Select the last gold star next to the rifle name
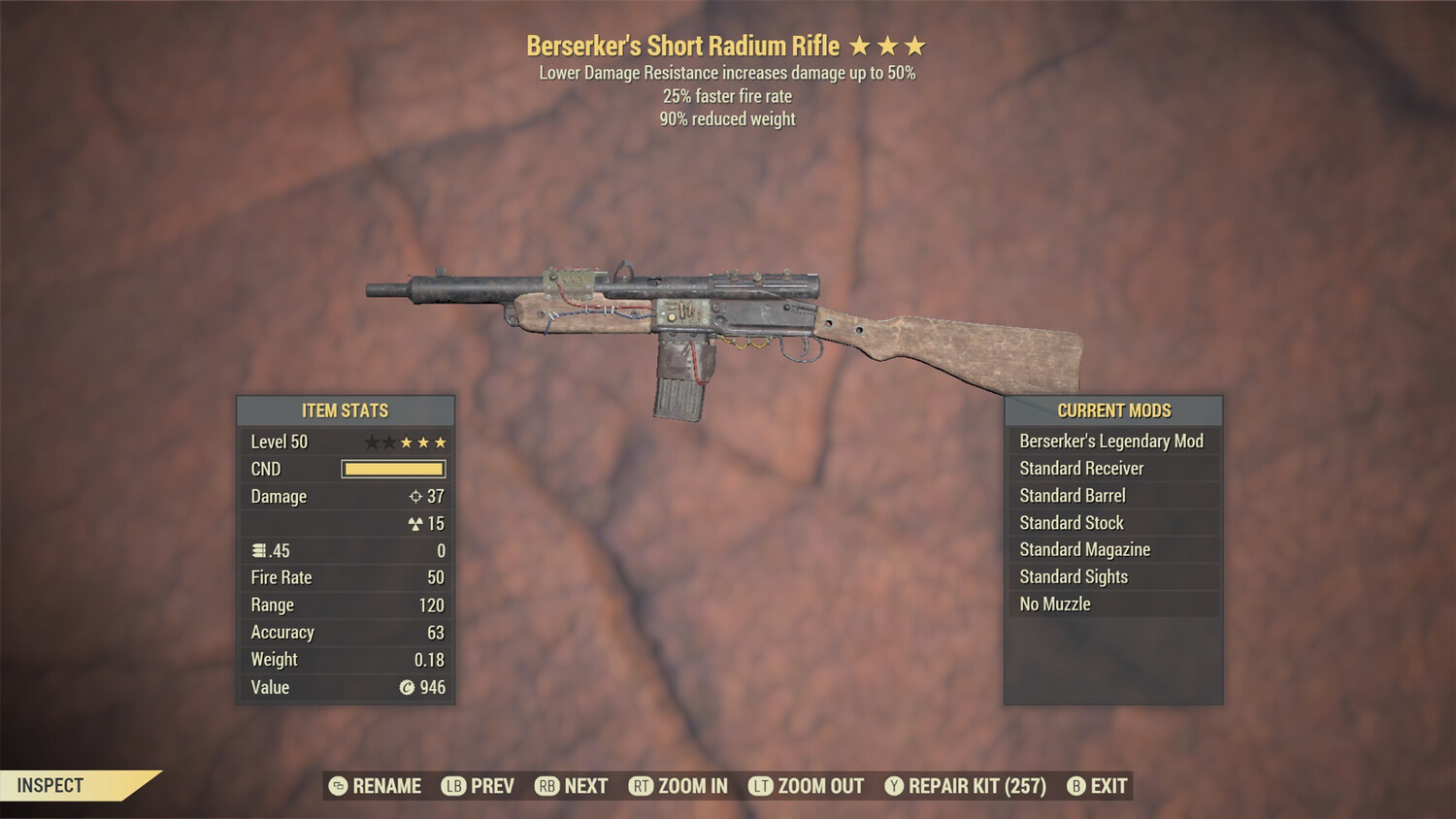Viewport: 1456px width, 819px height. point(917,44)
